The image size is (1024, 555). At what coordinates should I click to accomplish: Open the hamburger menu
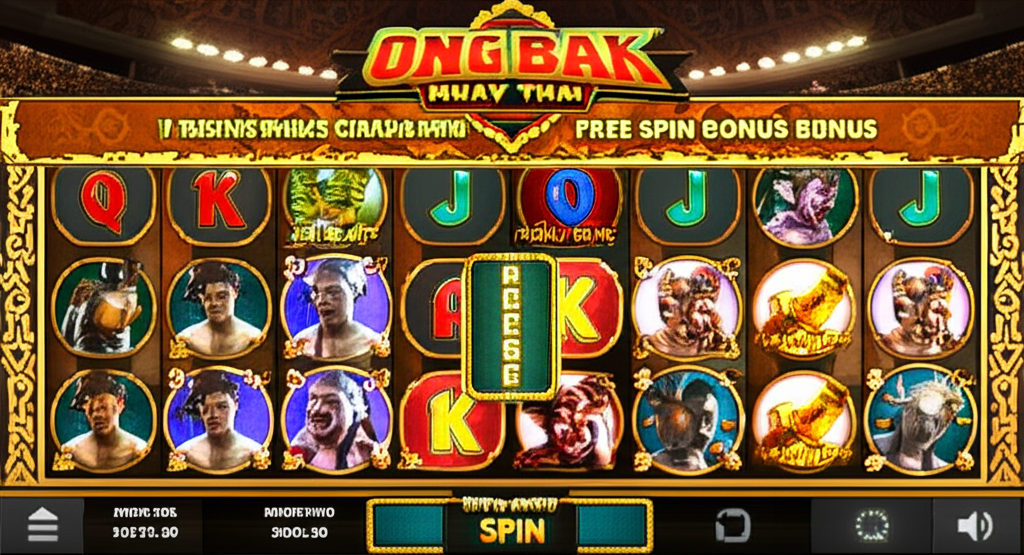click(41, 526)
